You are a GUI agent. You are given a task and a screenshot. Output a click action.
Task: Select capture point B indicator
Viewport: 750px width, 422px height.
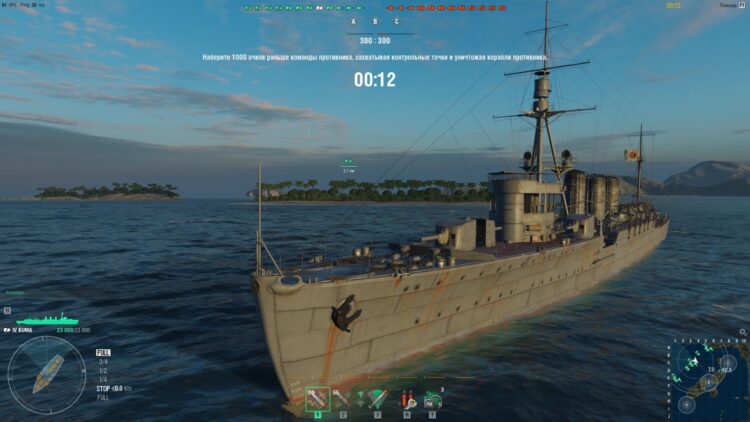375,21
